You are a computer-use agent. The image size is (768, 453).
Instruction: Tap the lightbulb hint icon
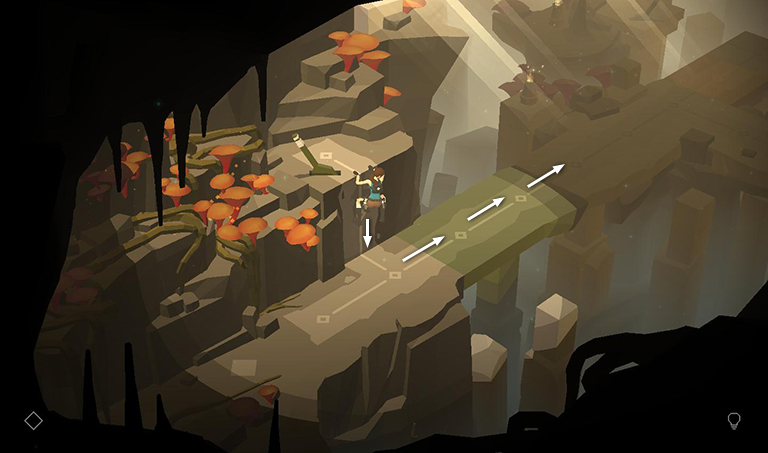[x=734, y=421]
